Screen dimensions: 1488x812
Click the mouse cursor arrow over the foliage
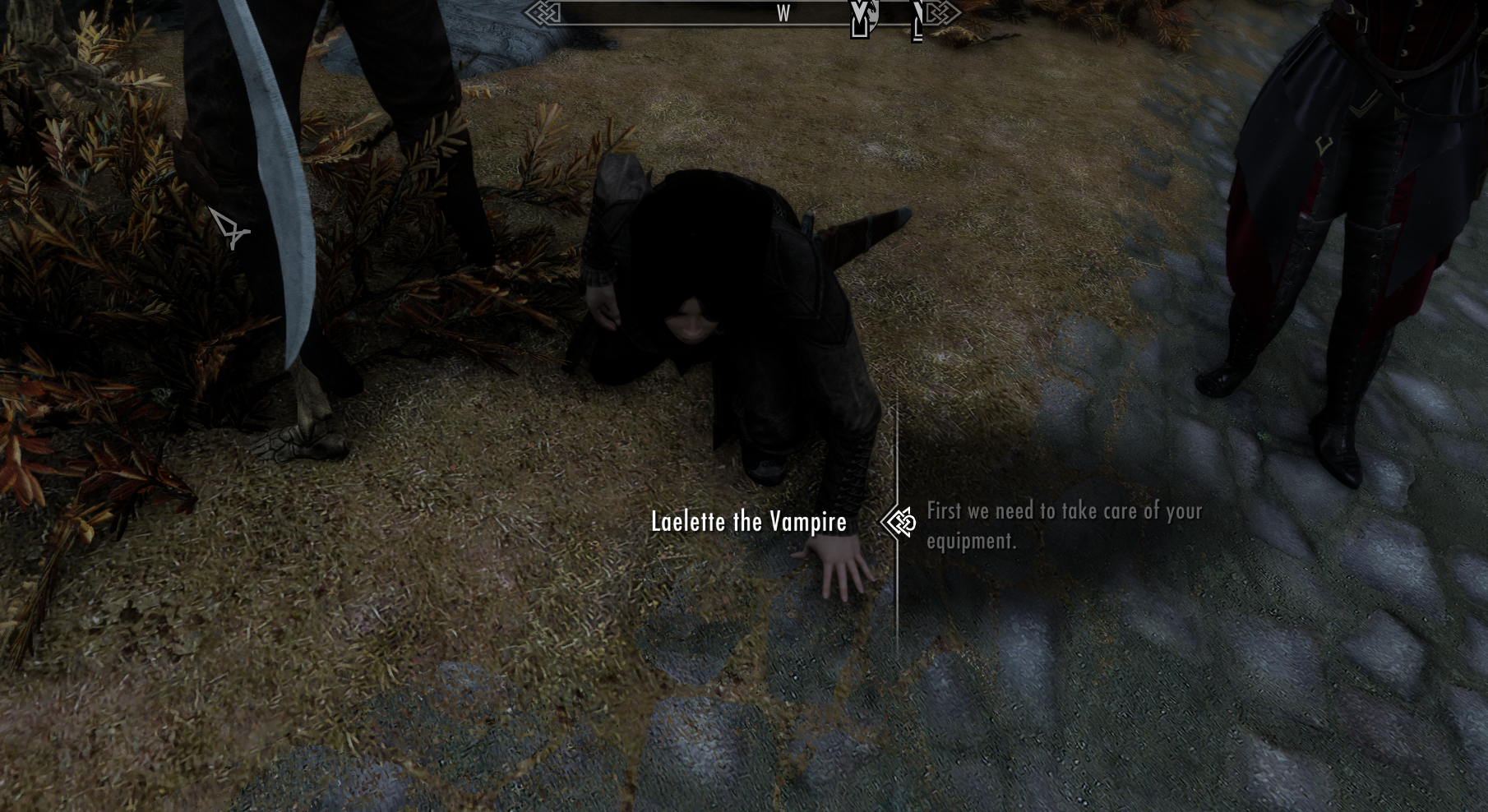(228, 226)
